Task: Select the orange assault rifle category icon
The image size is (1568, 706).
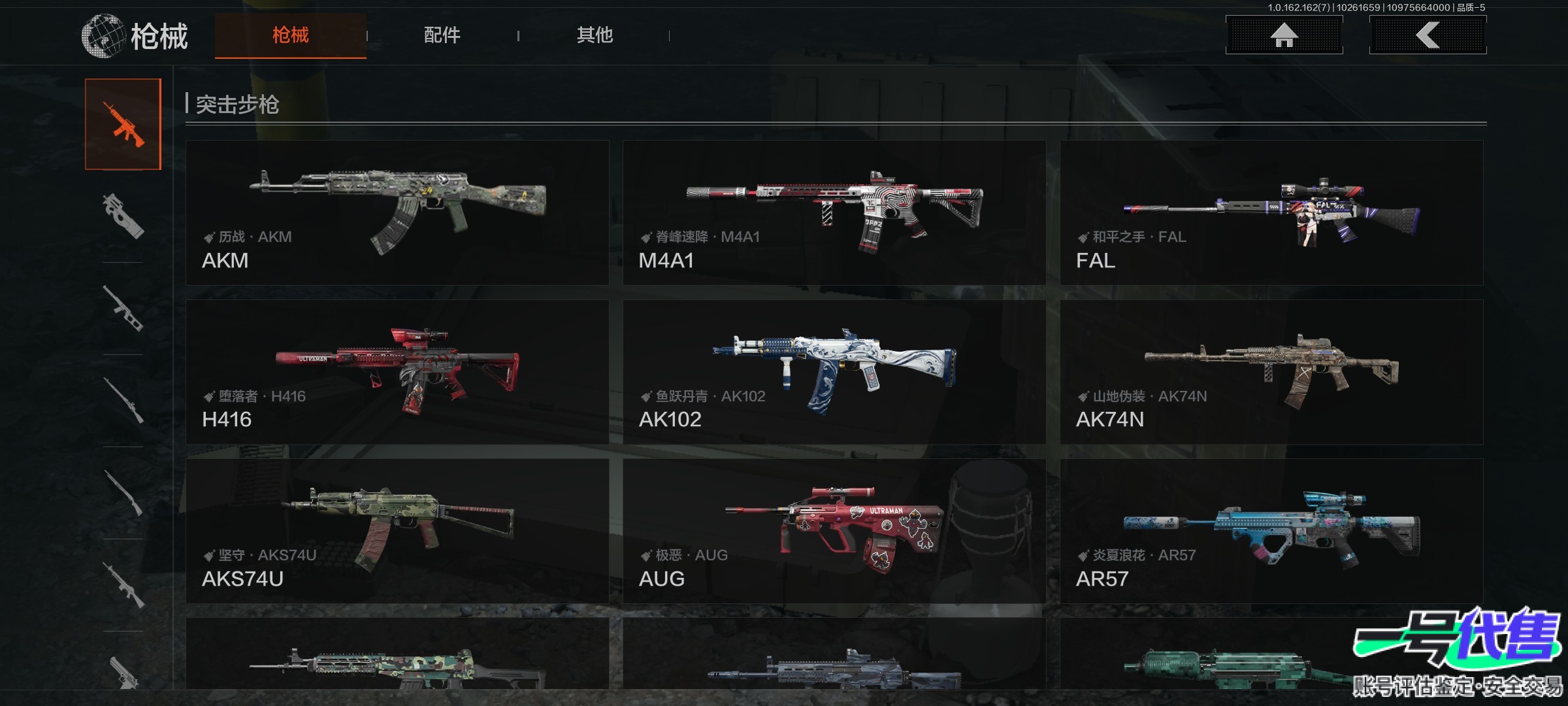Action: tap(123, 124)
